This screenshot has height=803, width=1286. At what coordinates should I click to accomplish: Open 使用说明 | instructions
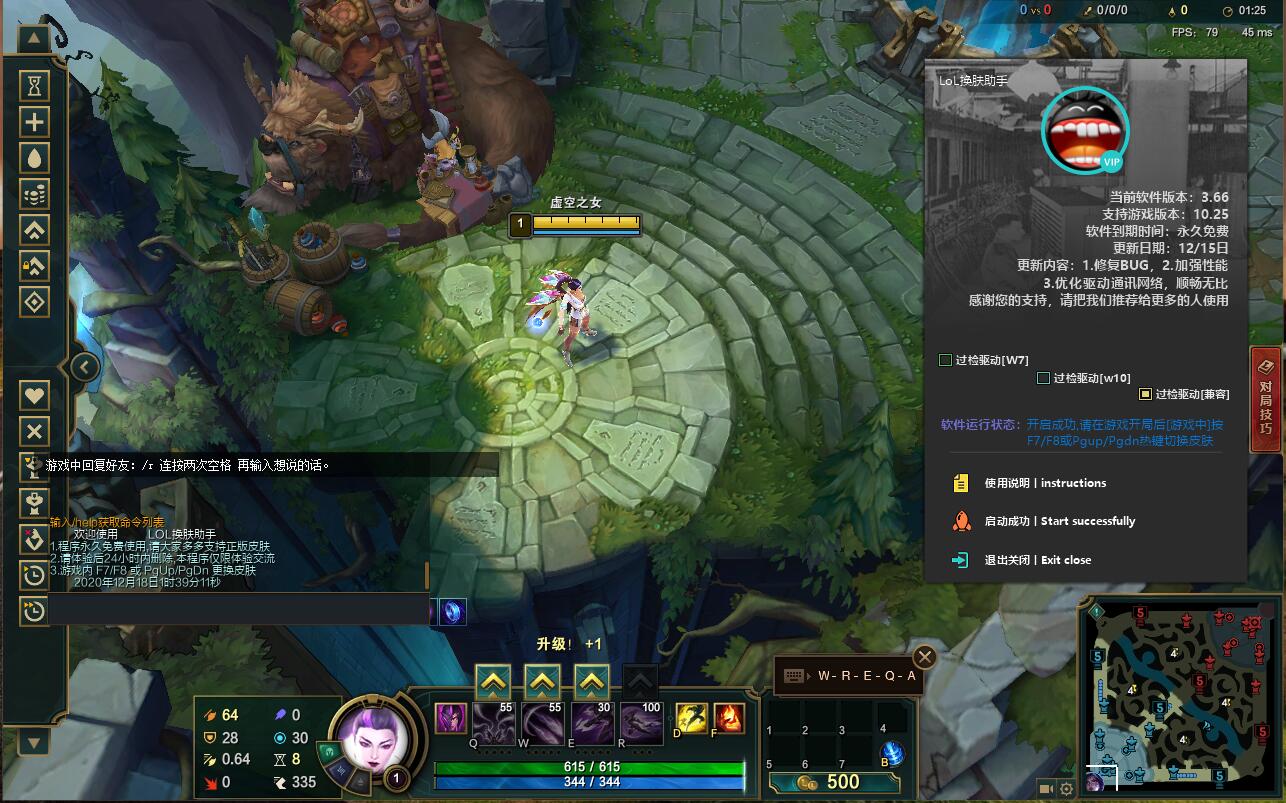[x=1043, y=482]
